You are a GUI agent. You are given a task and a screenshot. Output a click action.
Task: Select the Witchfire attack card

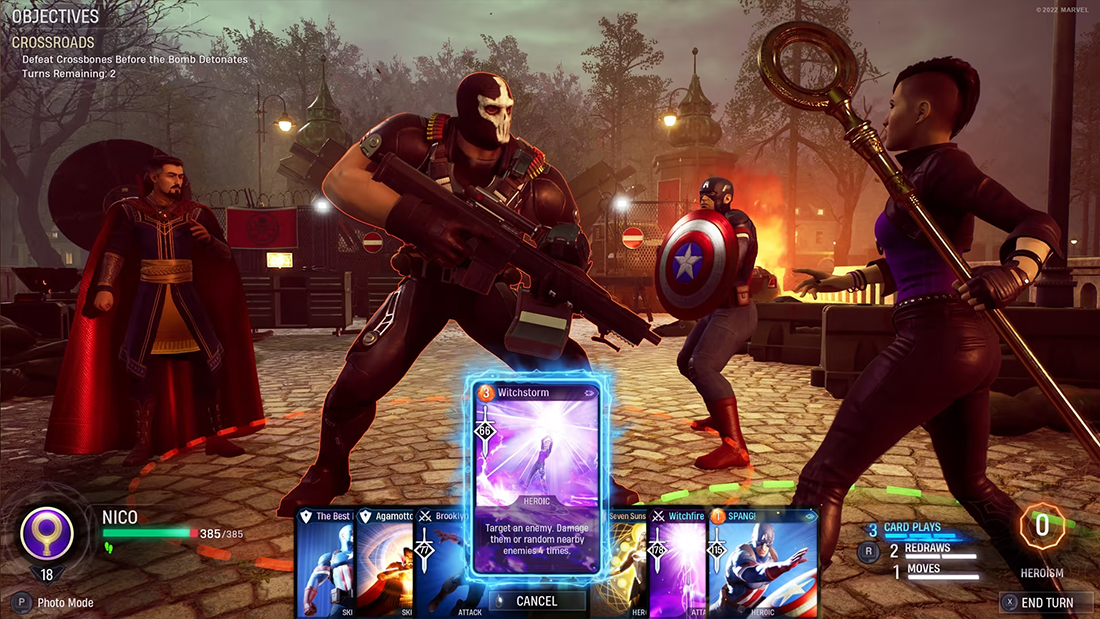pos(679,562)
